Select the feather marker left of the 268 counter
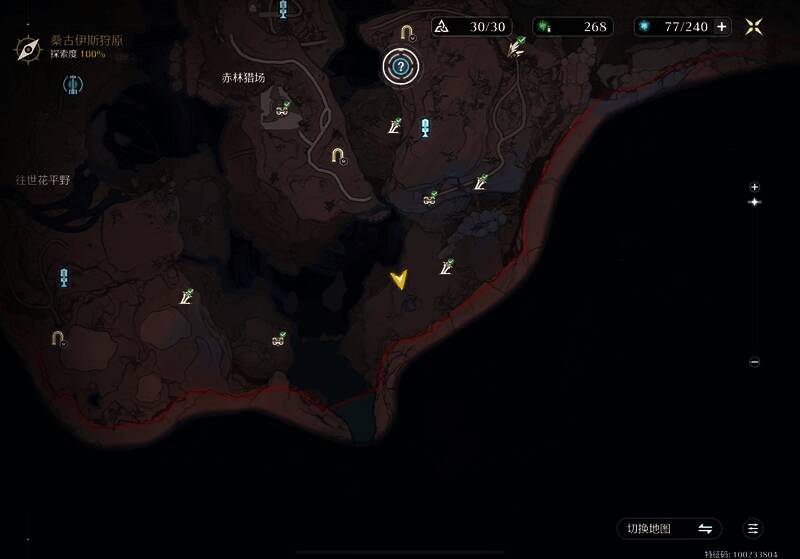800x559 pixels. pos(517,46)
